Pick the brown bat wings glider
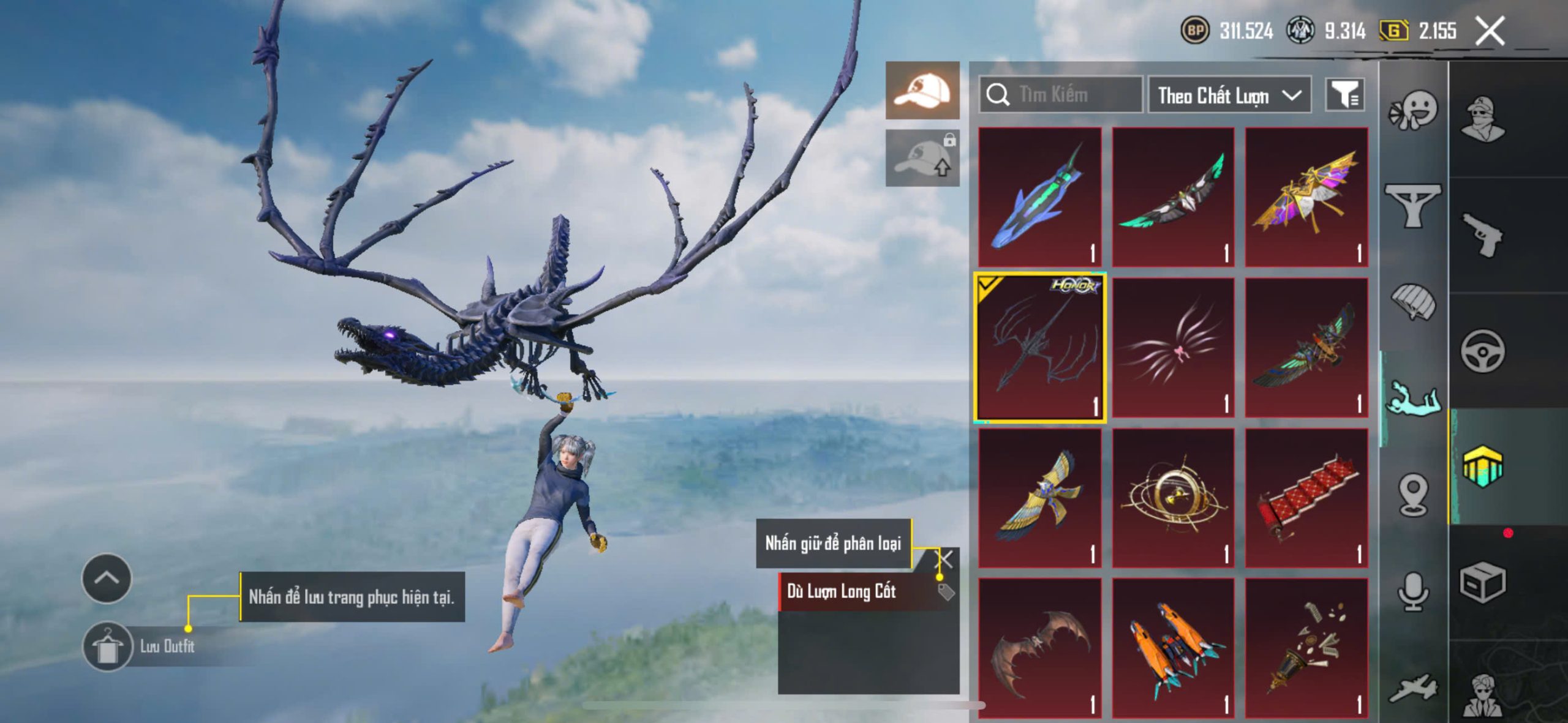The image size is (1568, 723). click(1039, 648)
